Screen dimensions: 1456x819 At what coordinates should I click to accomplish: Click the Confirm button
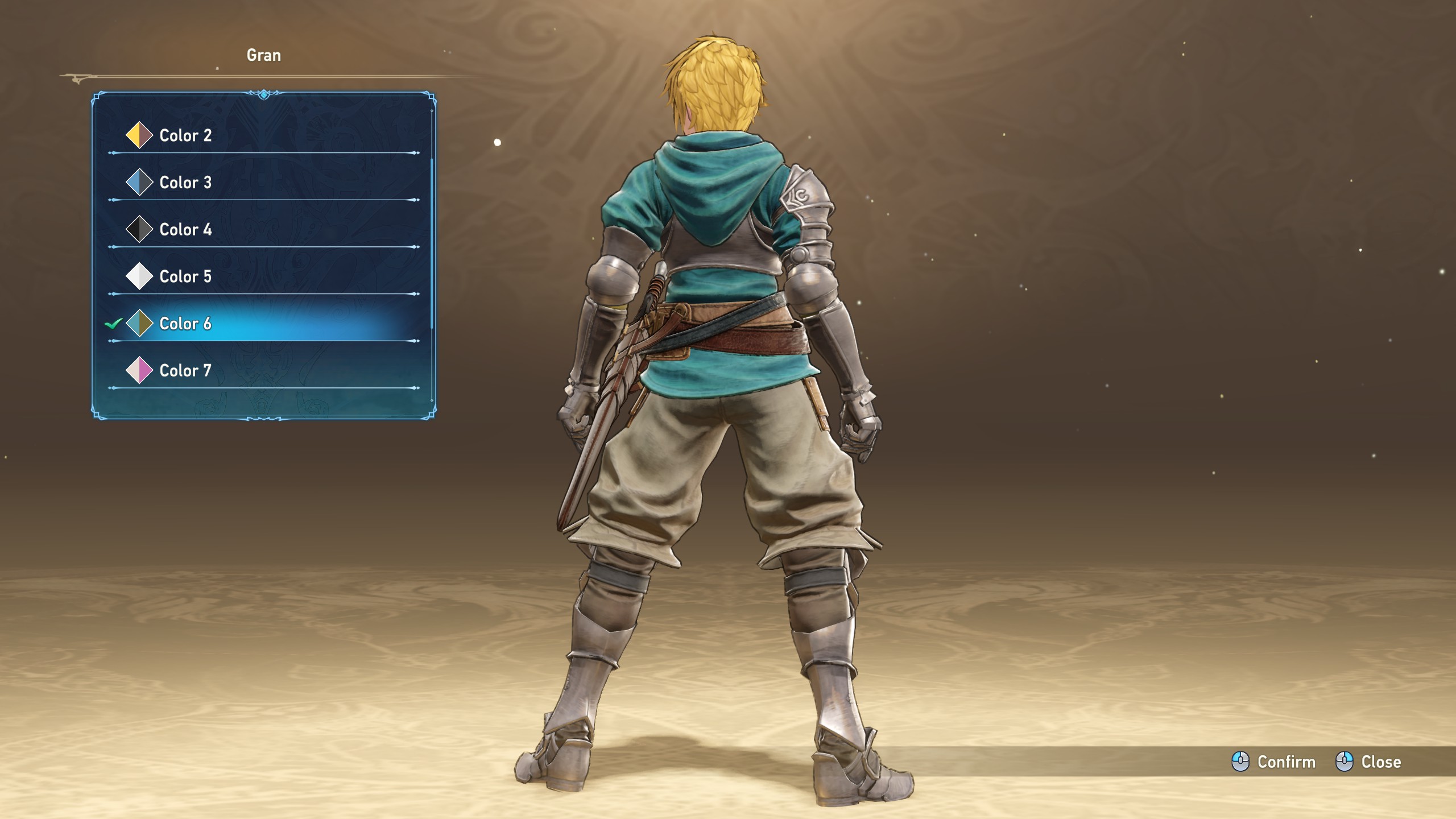(x=1274, y=762)
